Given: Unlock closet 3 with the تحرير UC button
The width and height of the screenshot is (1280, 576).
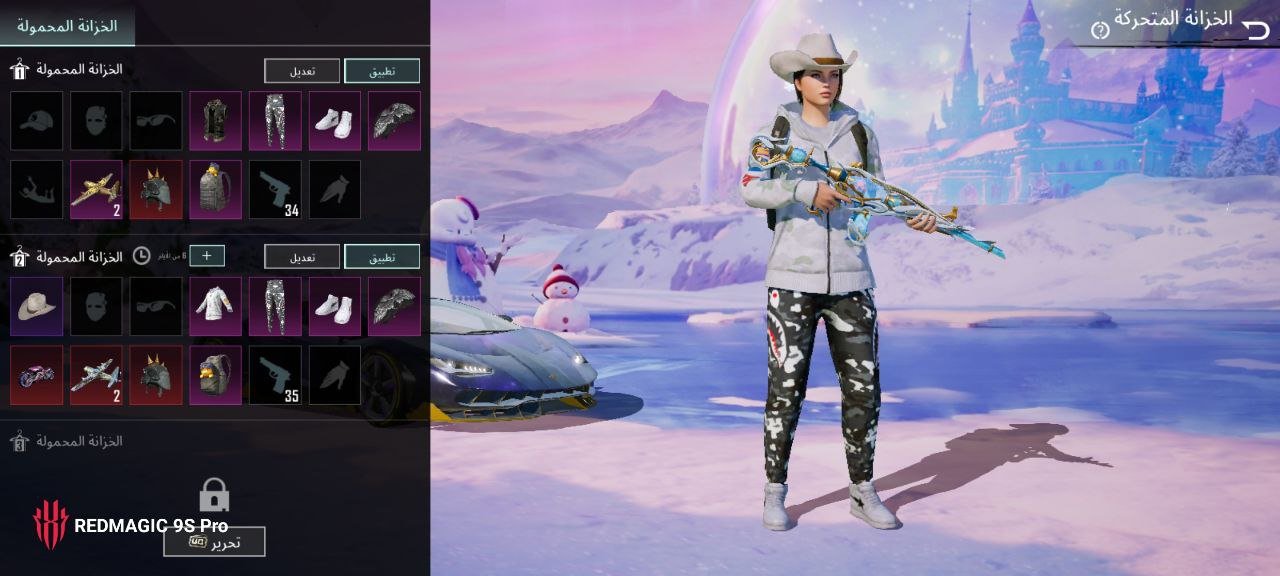Looking at the screenshot, I should coord(214,542).
